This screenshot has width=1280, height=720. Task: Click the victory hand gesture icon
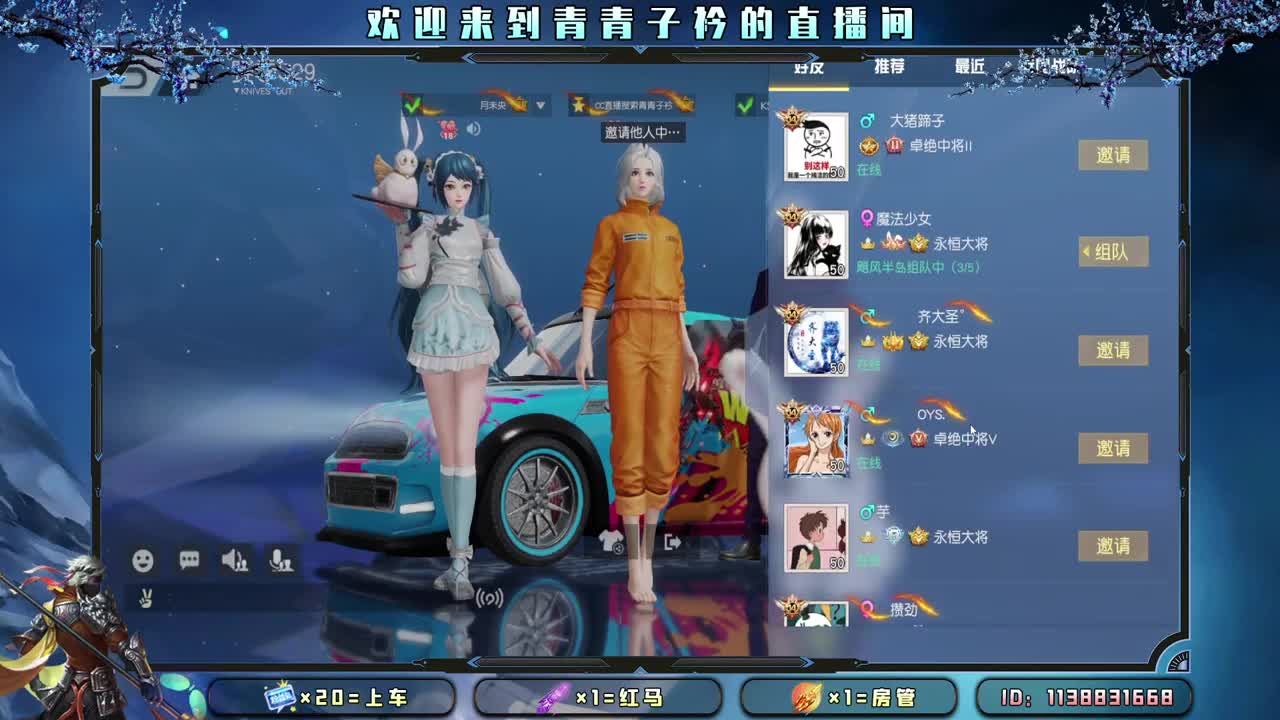(145, 600)
